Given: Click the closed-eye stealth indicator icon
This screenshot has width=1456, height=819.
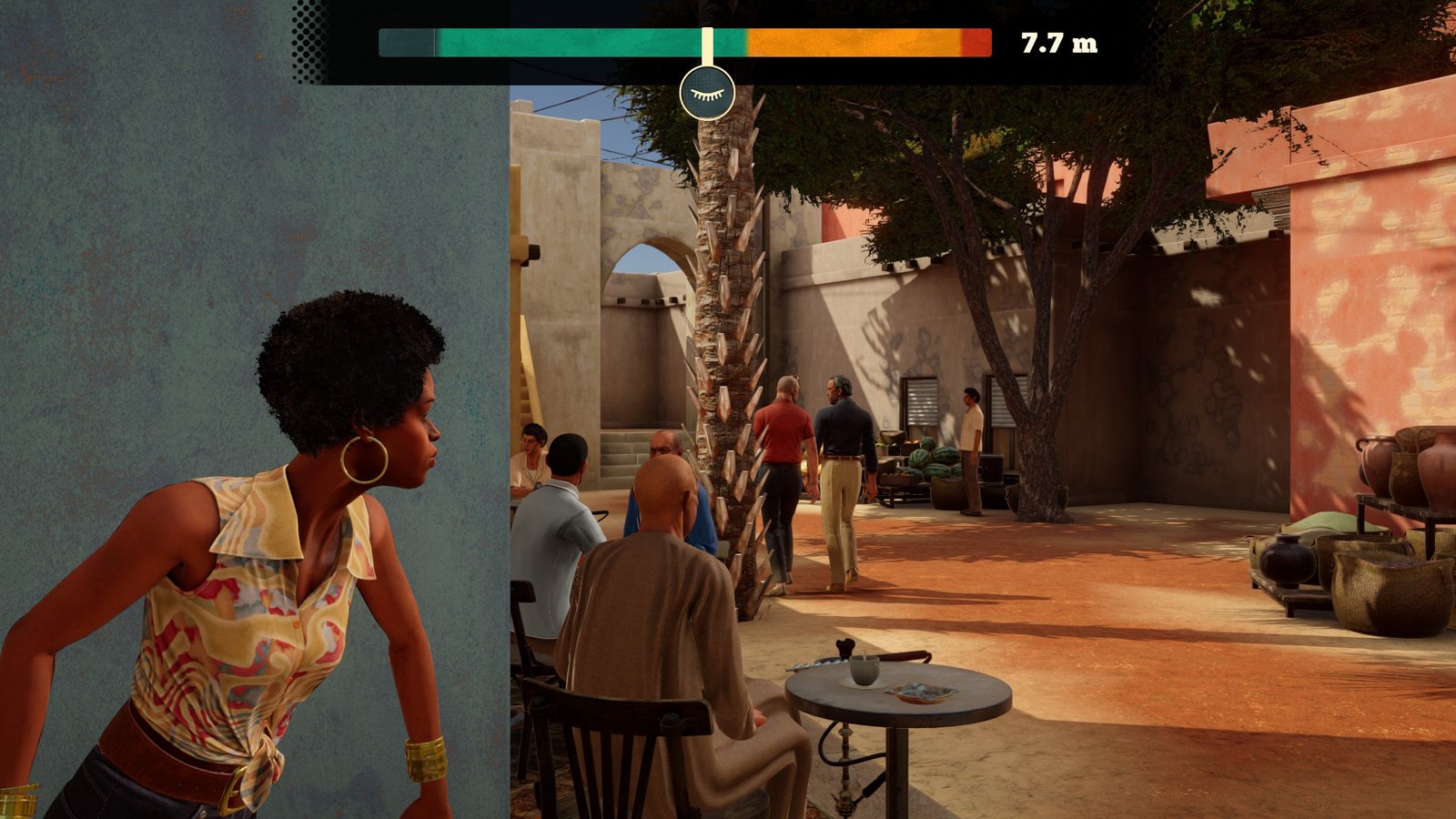Looking at the screenshot, I should click(707, 93).
